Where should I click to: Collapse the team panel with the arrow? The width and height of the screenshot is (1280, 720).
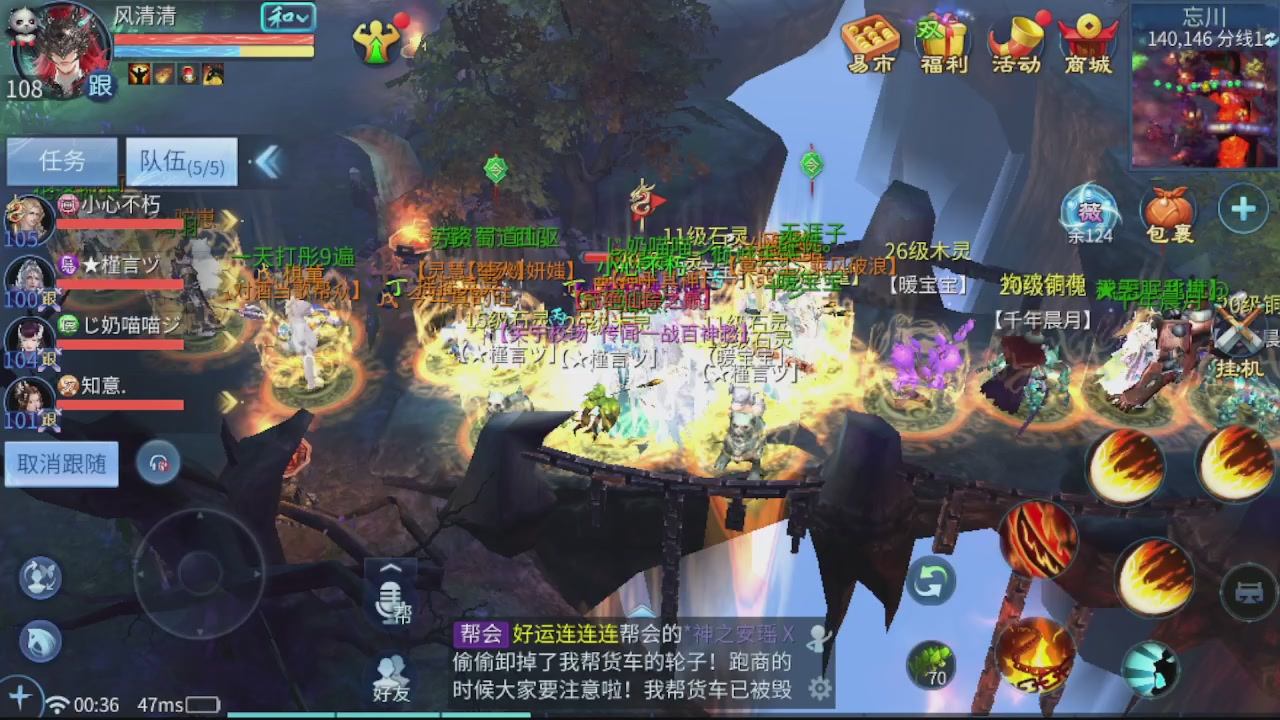(268, 162)
